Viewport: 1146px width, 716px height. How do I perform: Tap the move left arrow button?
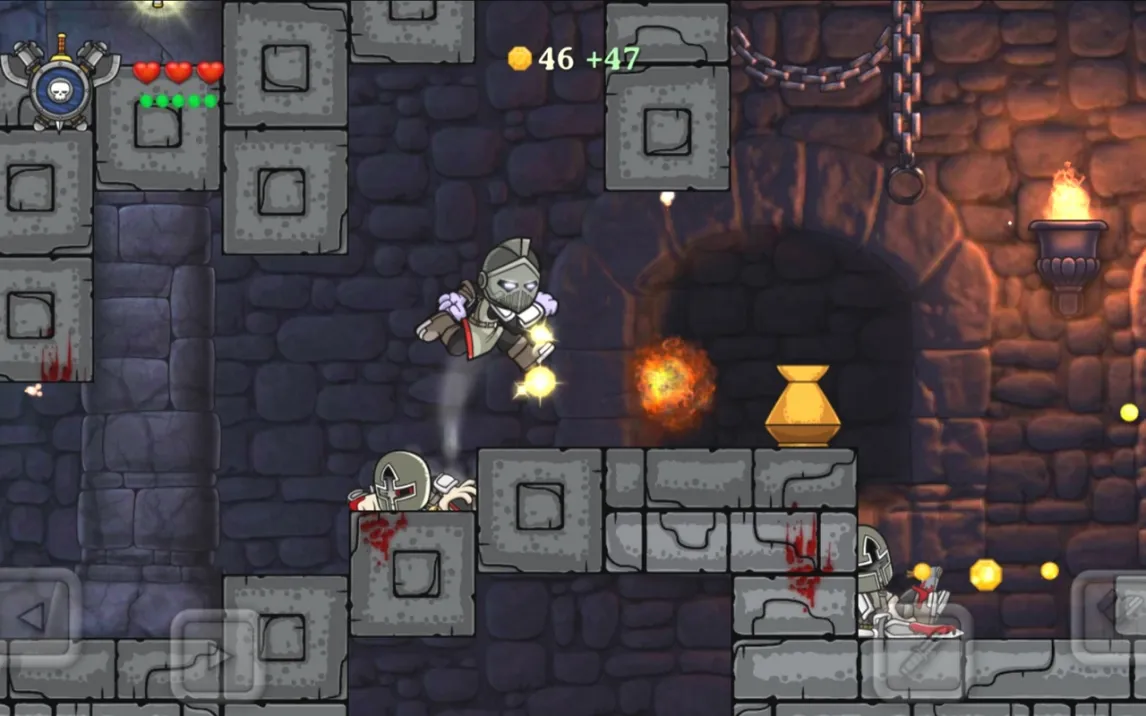[x=35, y=617]
